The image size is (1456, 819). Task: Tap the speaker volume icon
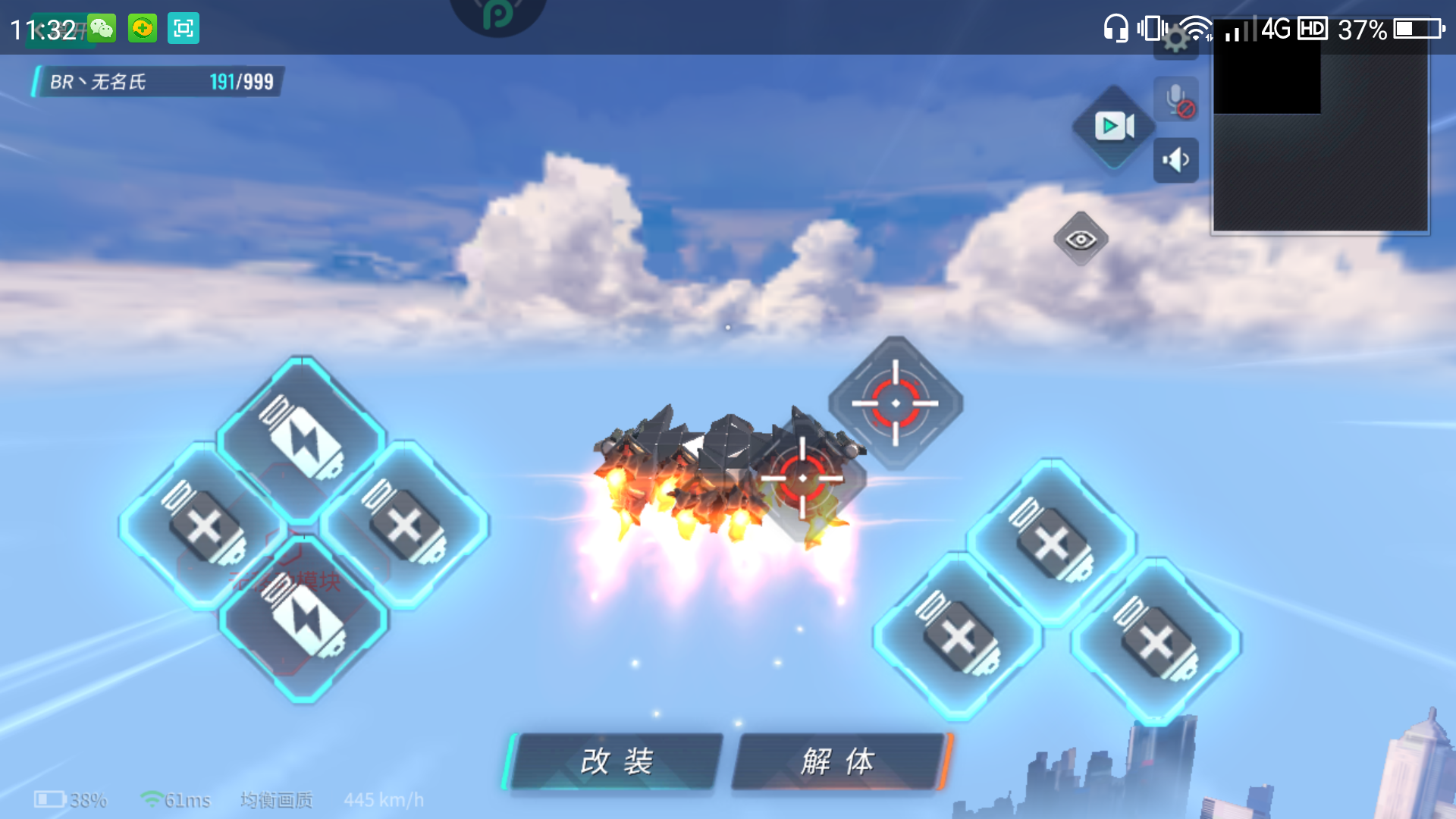click(x=1176, y=160)
